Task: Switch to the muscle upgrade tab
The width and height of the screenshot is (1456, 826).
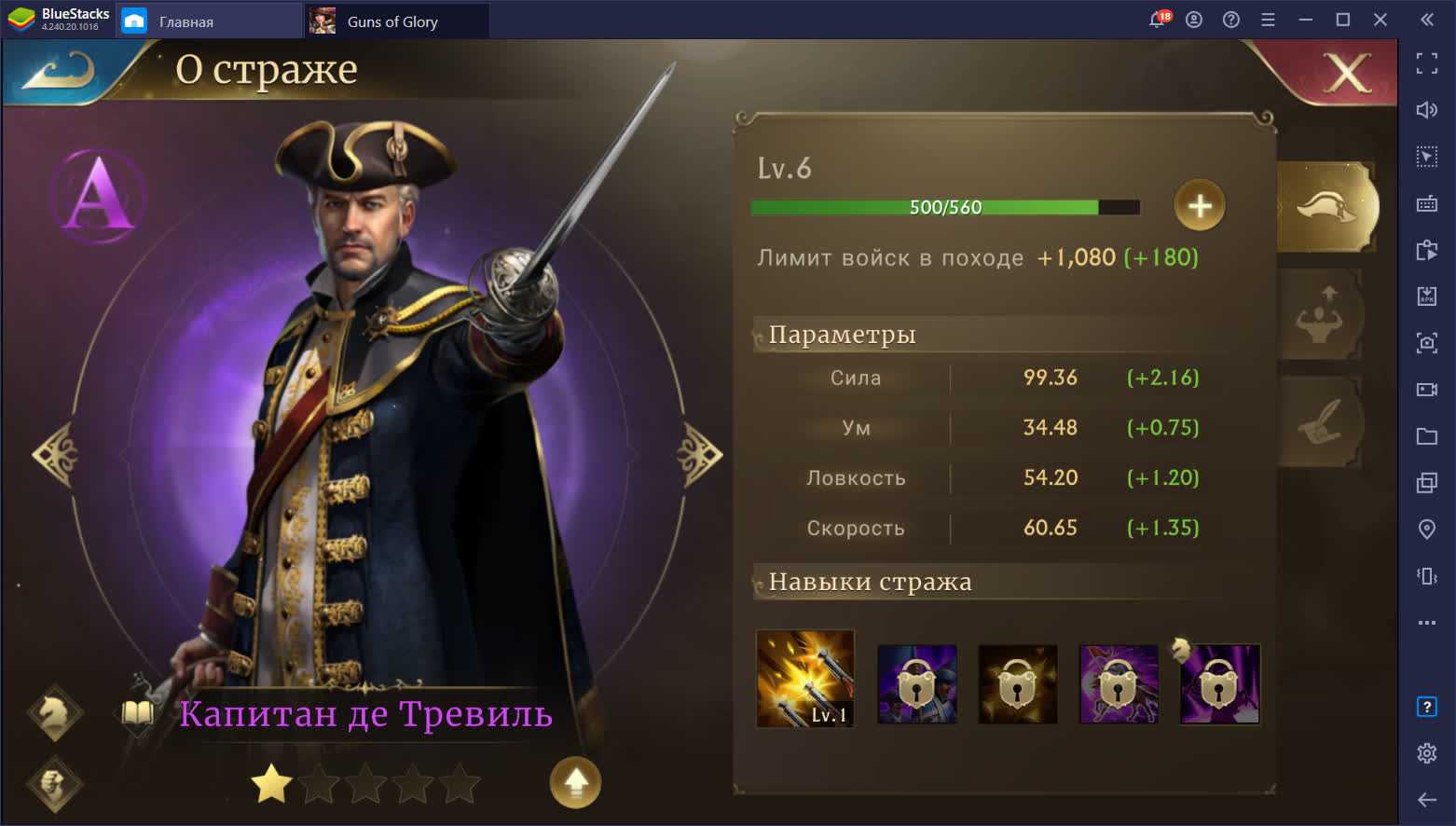Action: tap(1321, 315)
